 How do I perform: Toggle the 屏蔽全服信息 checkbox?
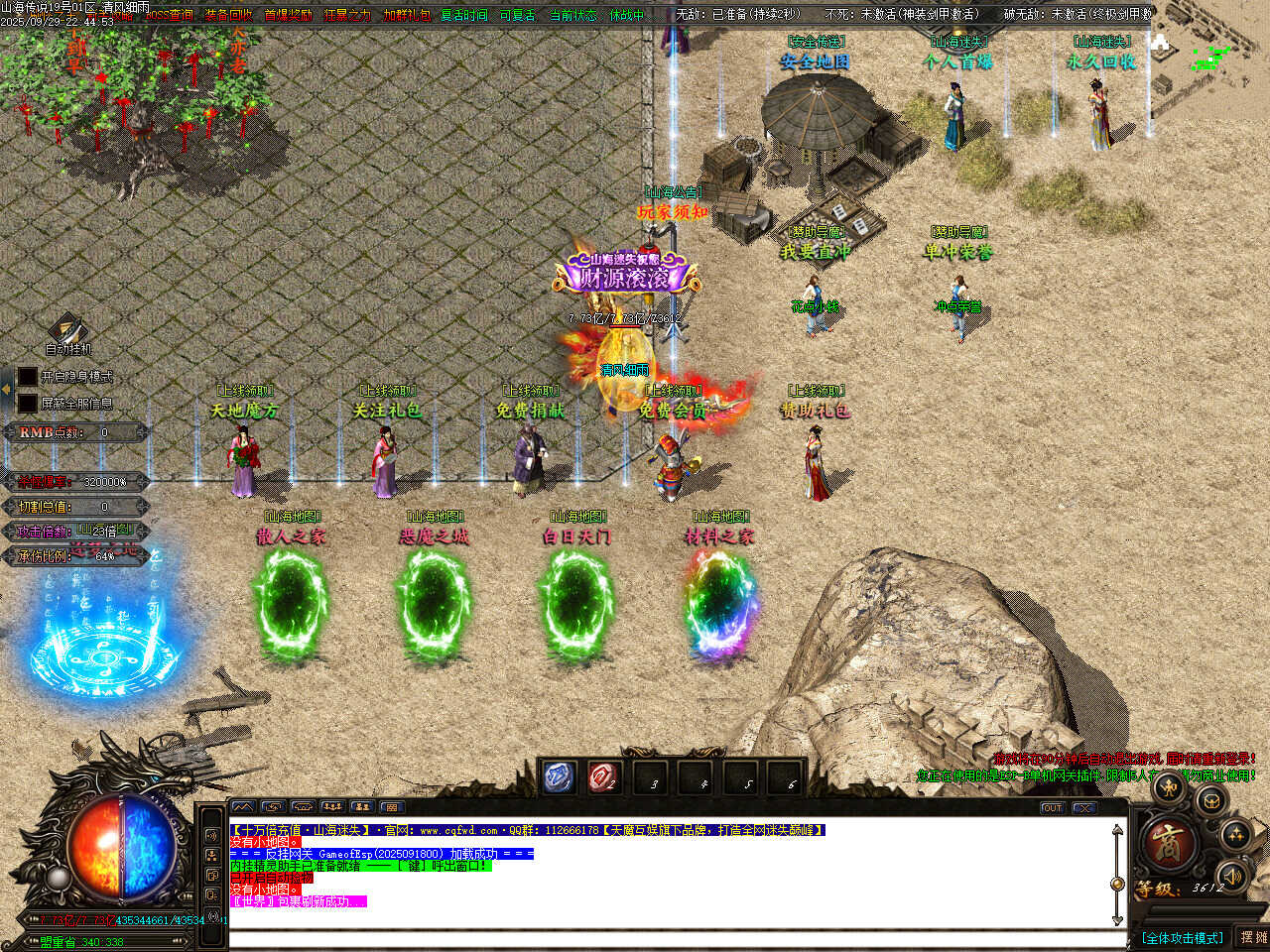[28, 404]
